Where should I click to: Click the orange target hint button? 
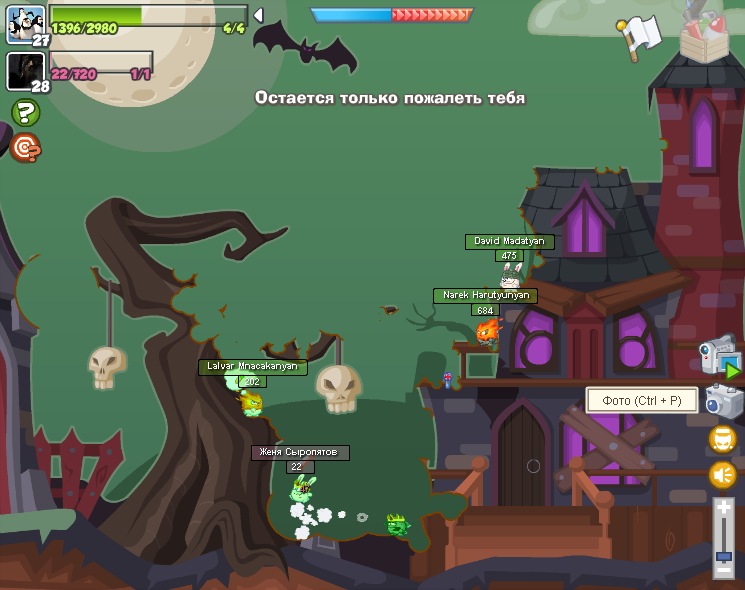25,149
